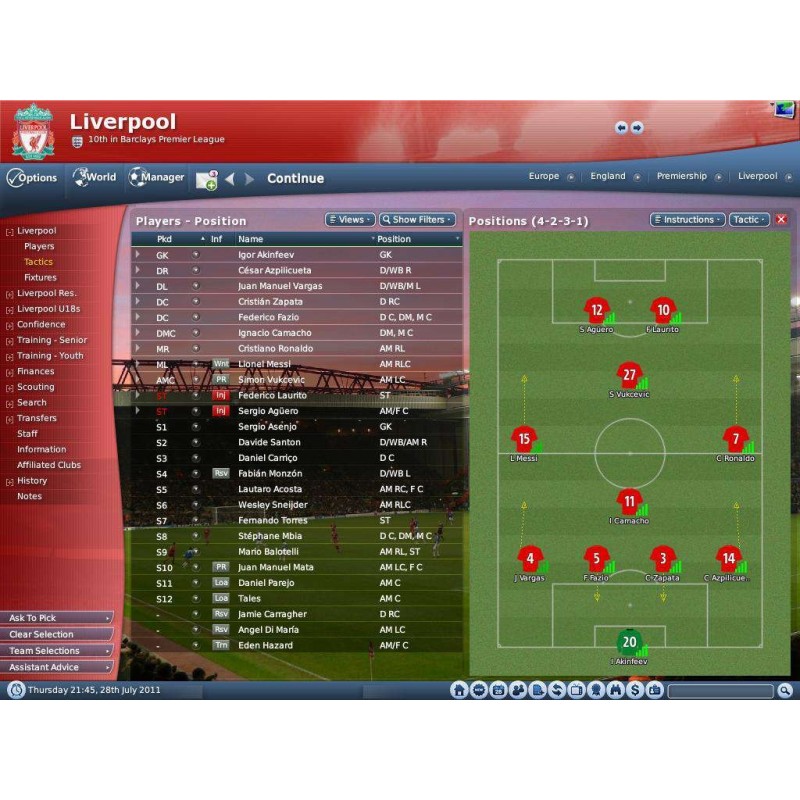This screenshot has width=800, height=800.
Task: Choose Ask To Pick
Action: (56, 618)
